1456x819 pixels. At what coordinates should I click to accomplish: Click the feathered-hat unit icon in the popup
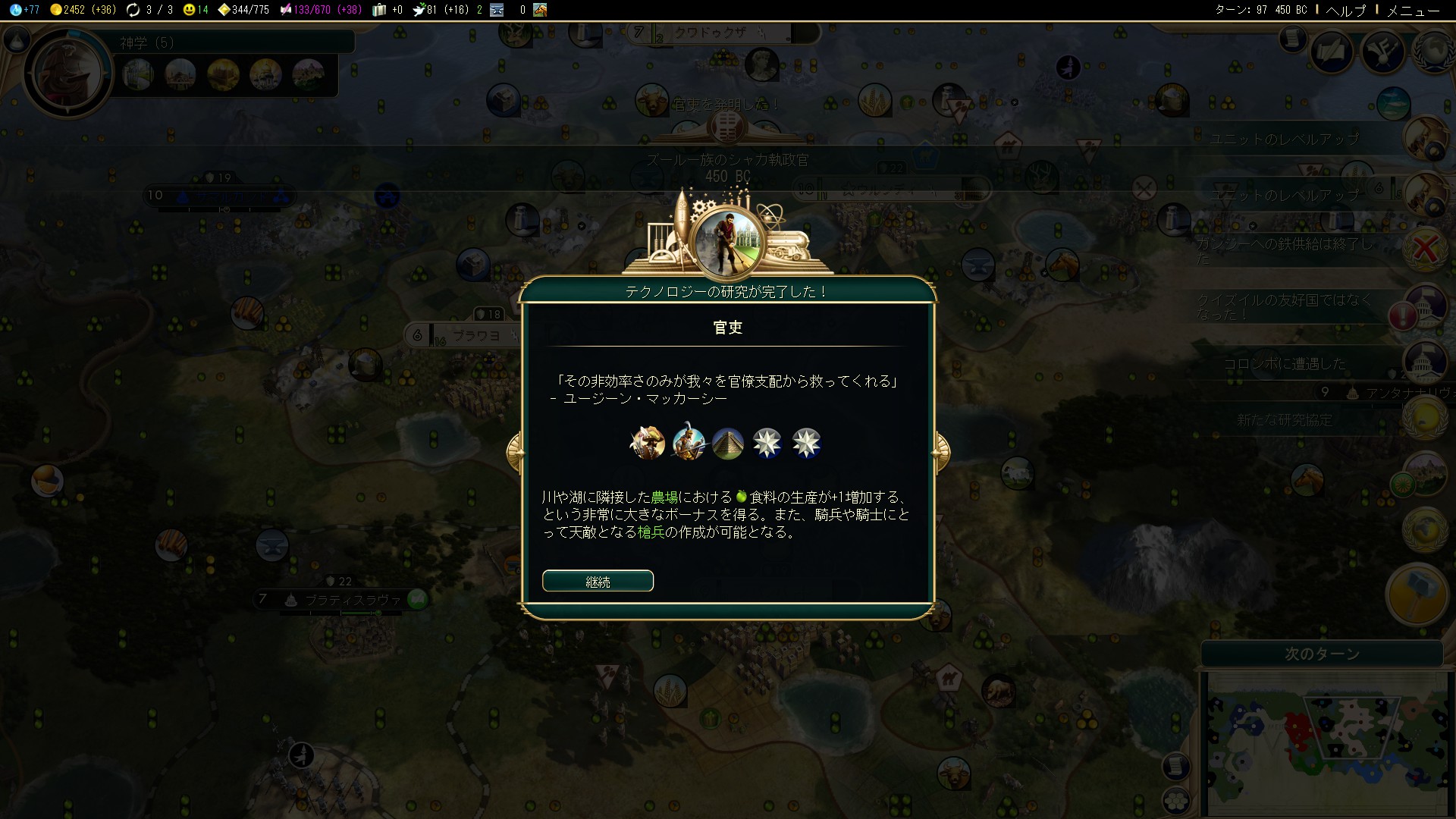coord(648,443)
